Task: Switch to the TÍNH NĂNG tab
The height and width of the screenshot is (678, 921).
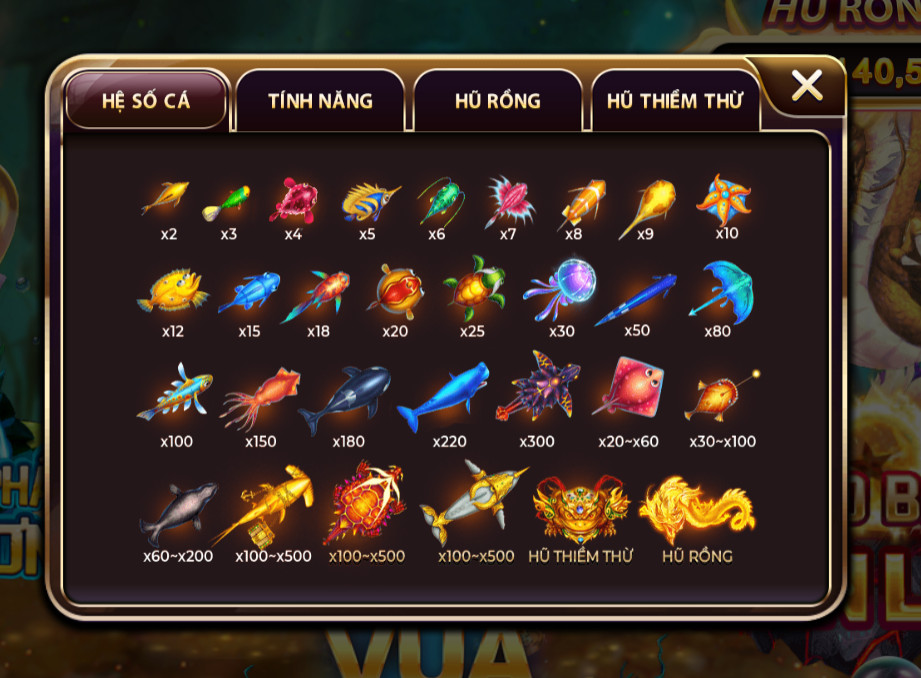Action: 320,100
